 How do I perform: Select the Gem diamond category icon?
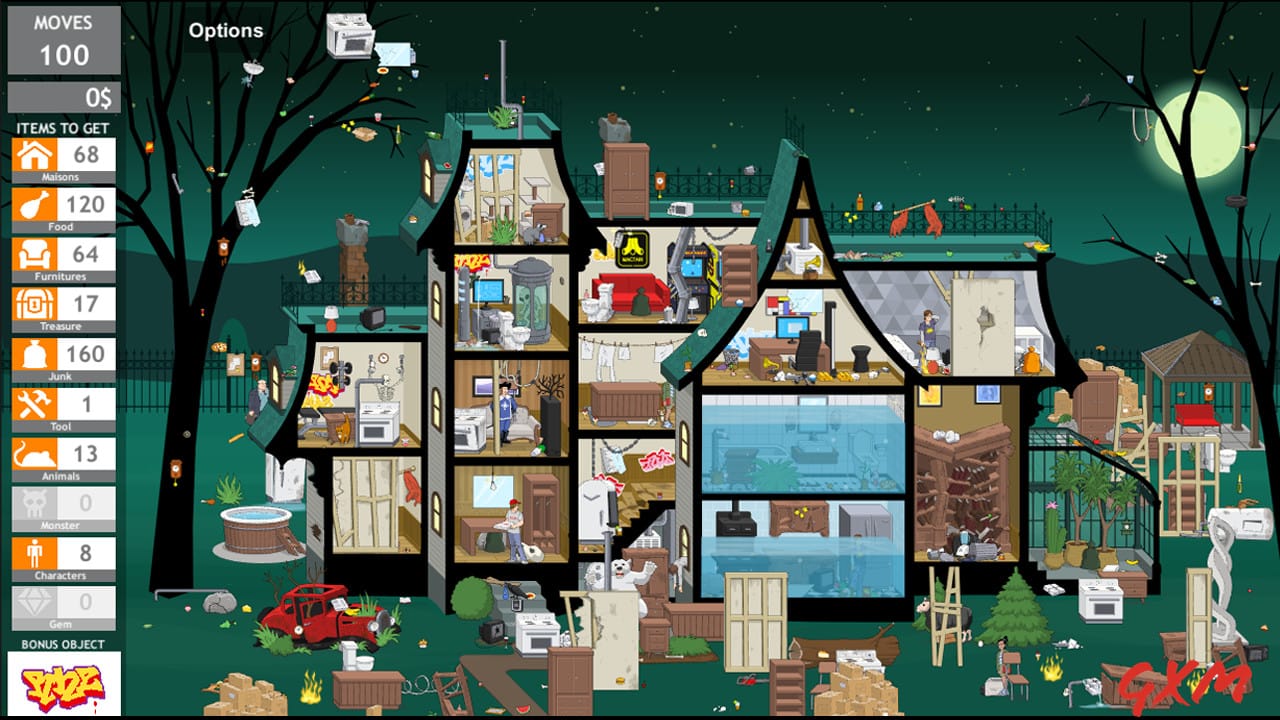point(34,601)
